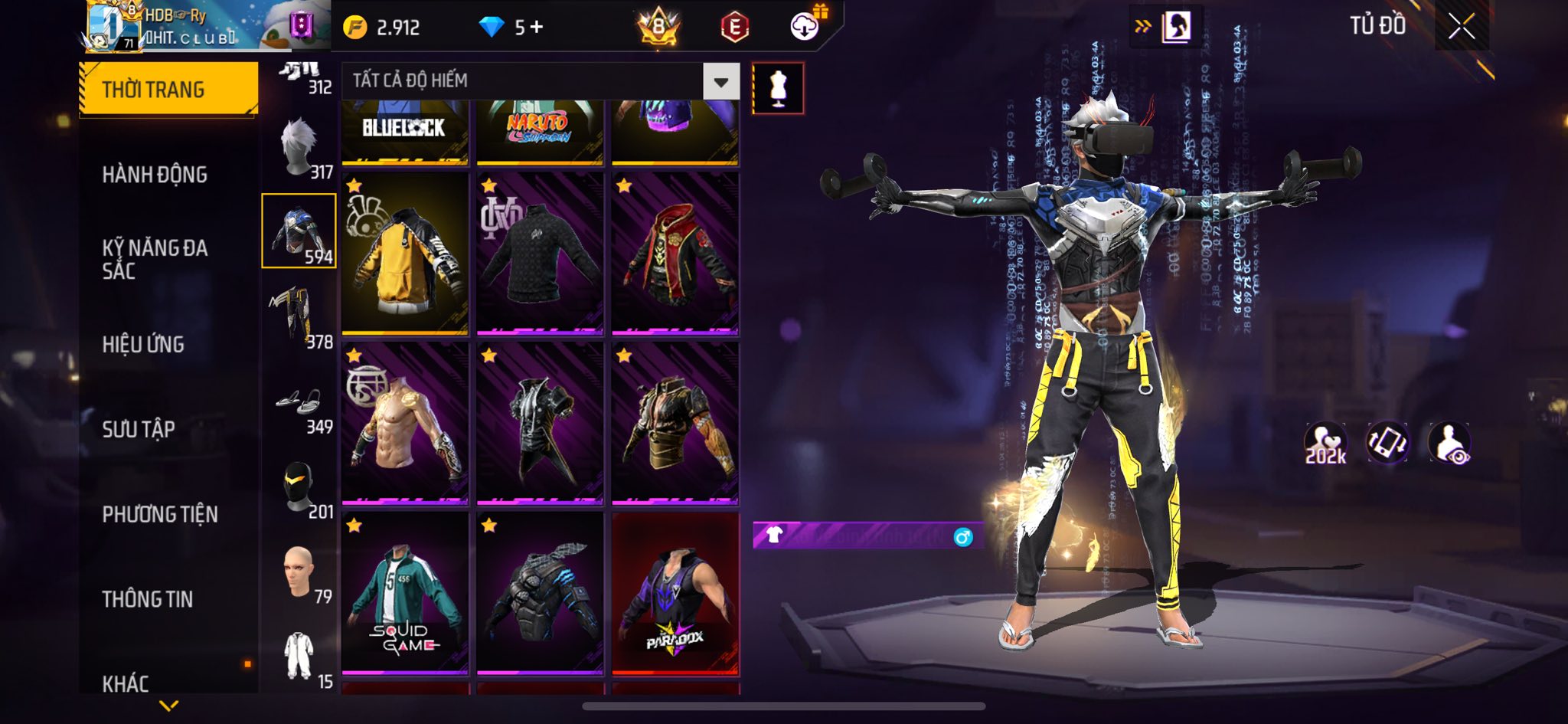Select the shirtless tattoo torso item
The height and width of the screenshot is (724, 1568).
point(405,424)
